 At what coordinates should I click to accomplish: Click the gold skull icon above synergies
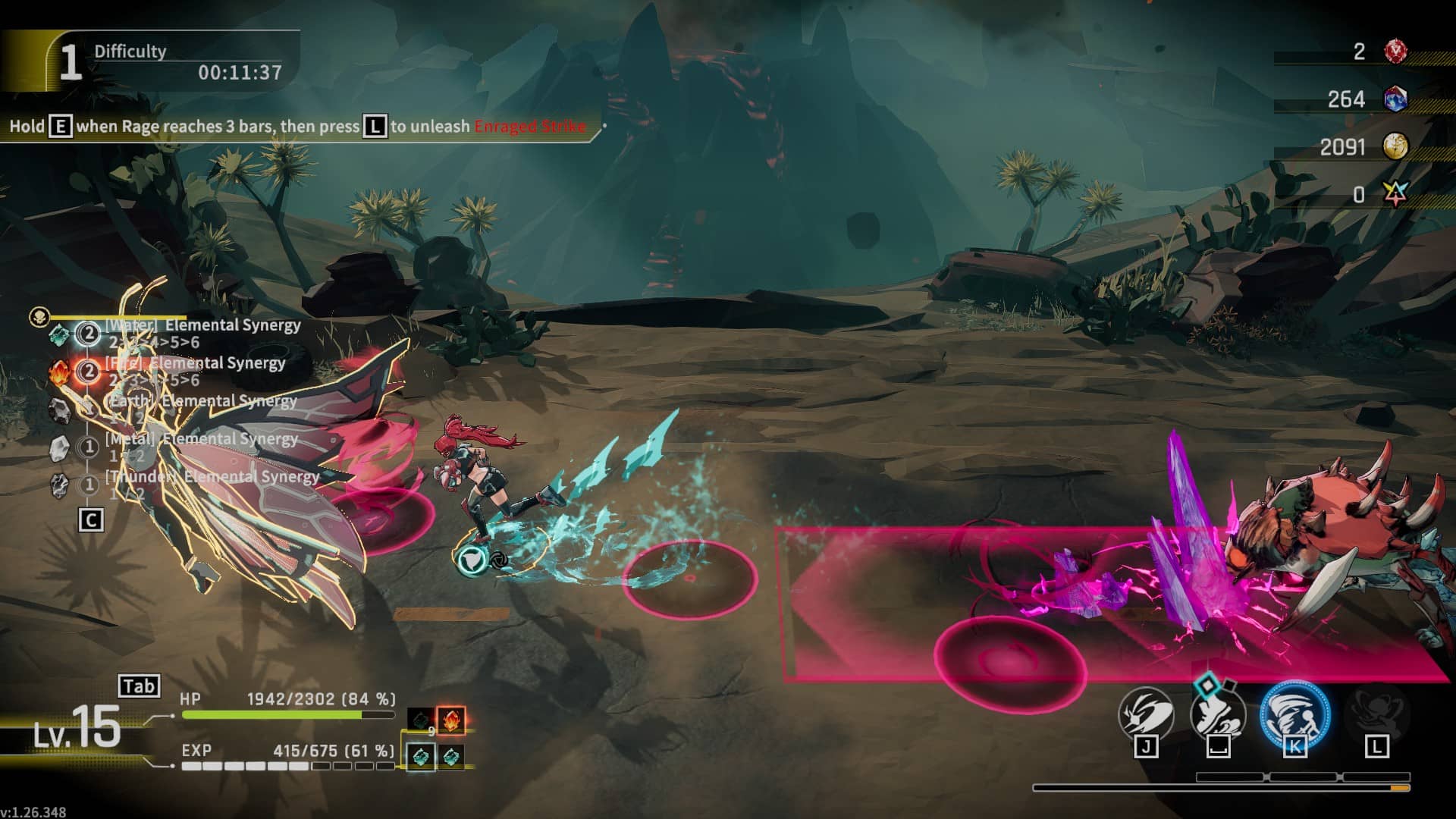pos(39,316)
